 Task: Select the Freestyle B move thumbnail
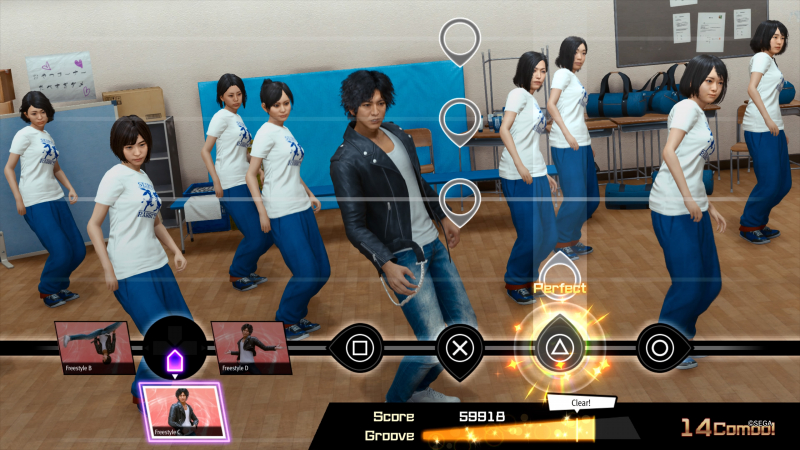click(94, 348)
